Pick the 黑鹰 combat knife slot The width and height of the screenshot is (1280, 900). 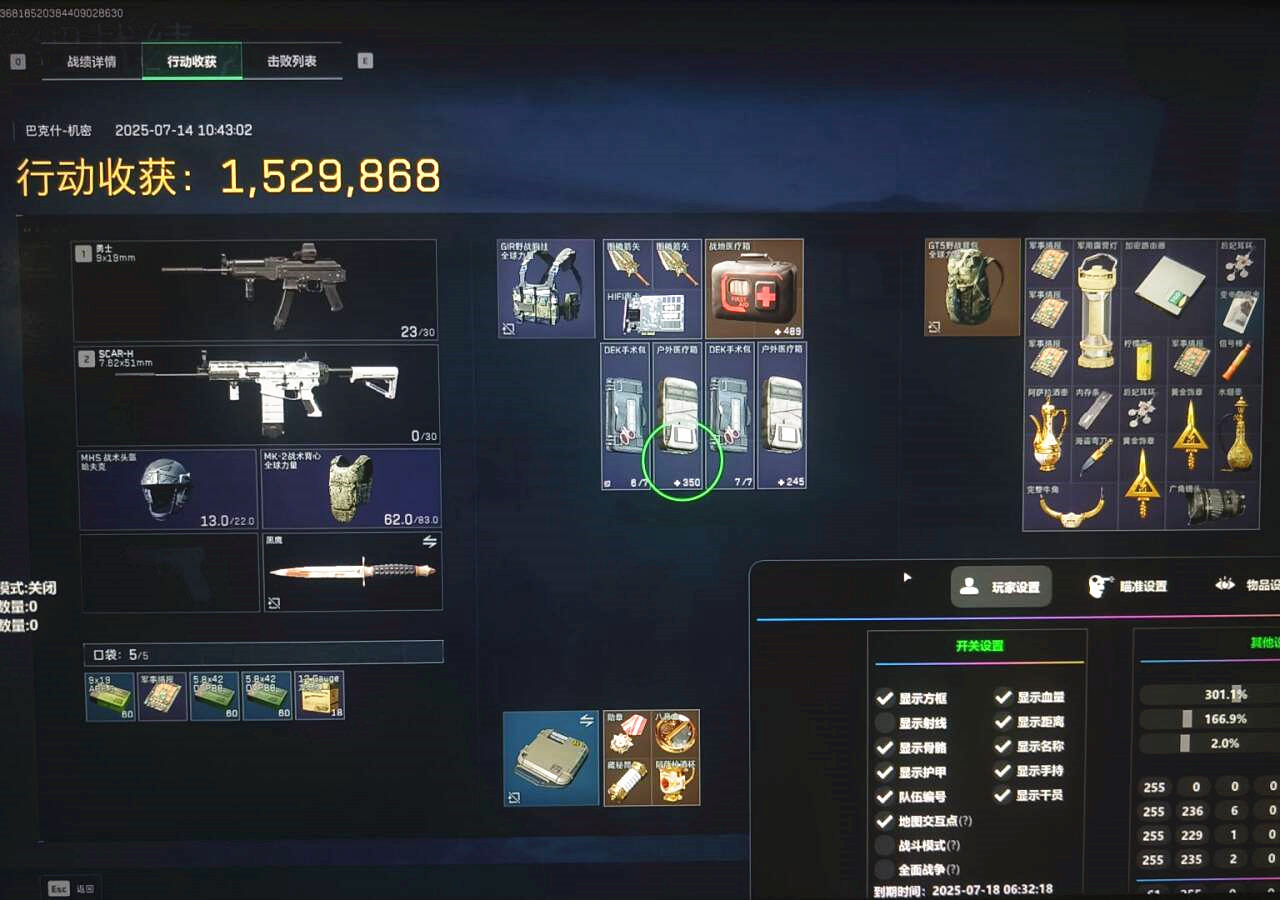click(352, 572)
